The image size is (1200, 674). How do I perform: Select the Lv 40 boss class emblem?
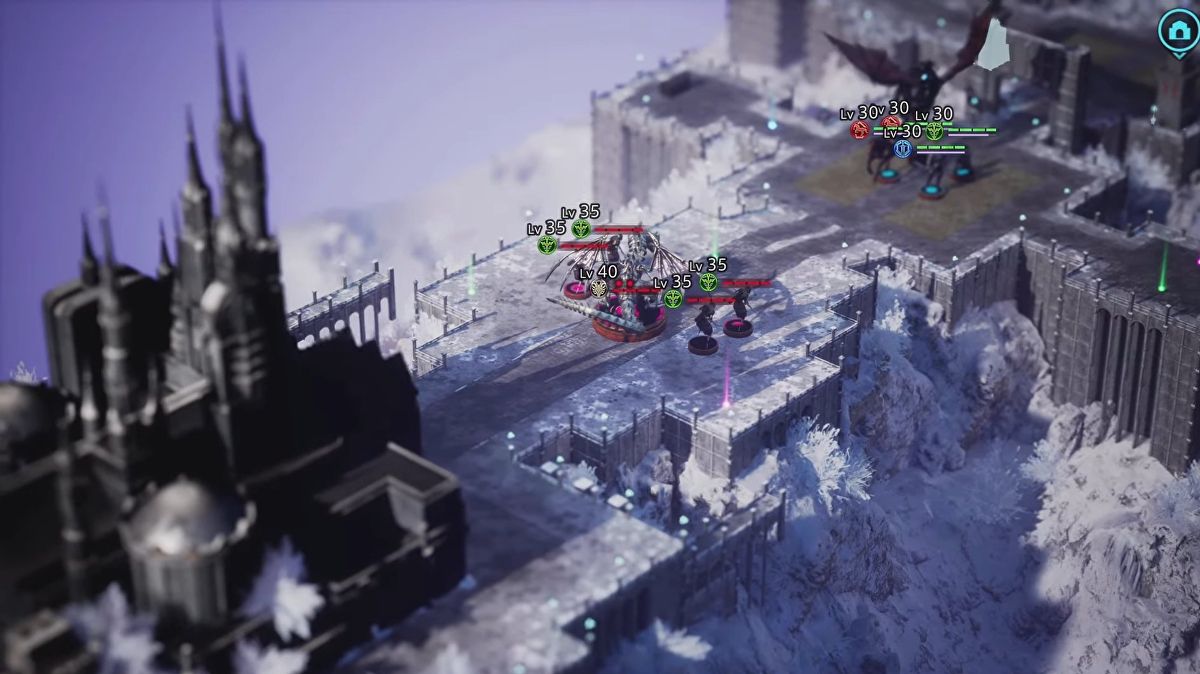click(598, 289)
